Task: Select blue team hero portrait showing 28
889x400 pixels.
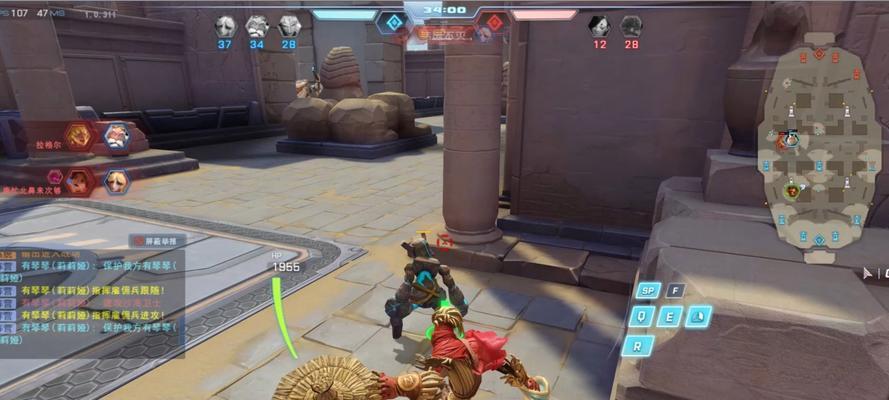Action: coord(289,26)
